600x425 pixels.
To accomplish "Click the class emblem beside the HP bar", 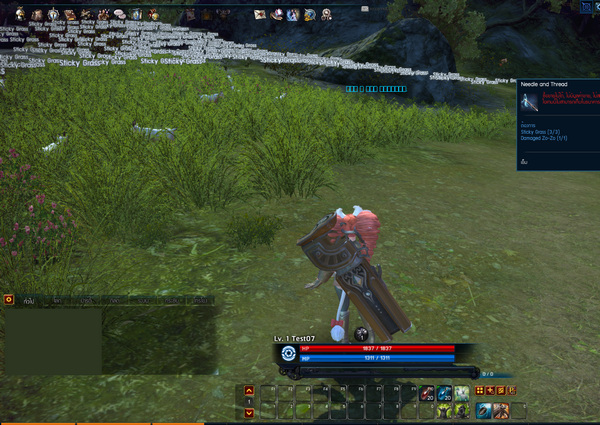I will click(288, 352).
